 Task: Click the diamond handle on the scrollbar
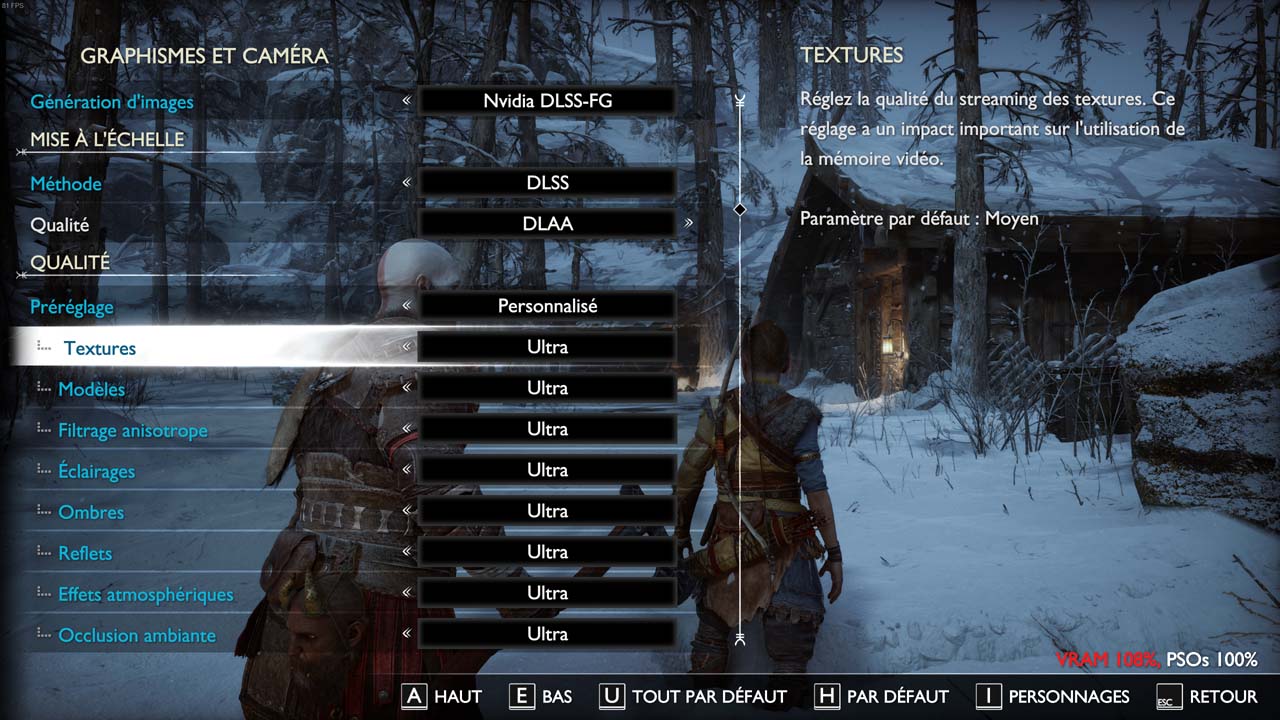pyautogui.click(x=740, y=209)
